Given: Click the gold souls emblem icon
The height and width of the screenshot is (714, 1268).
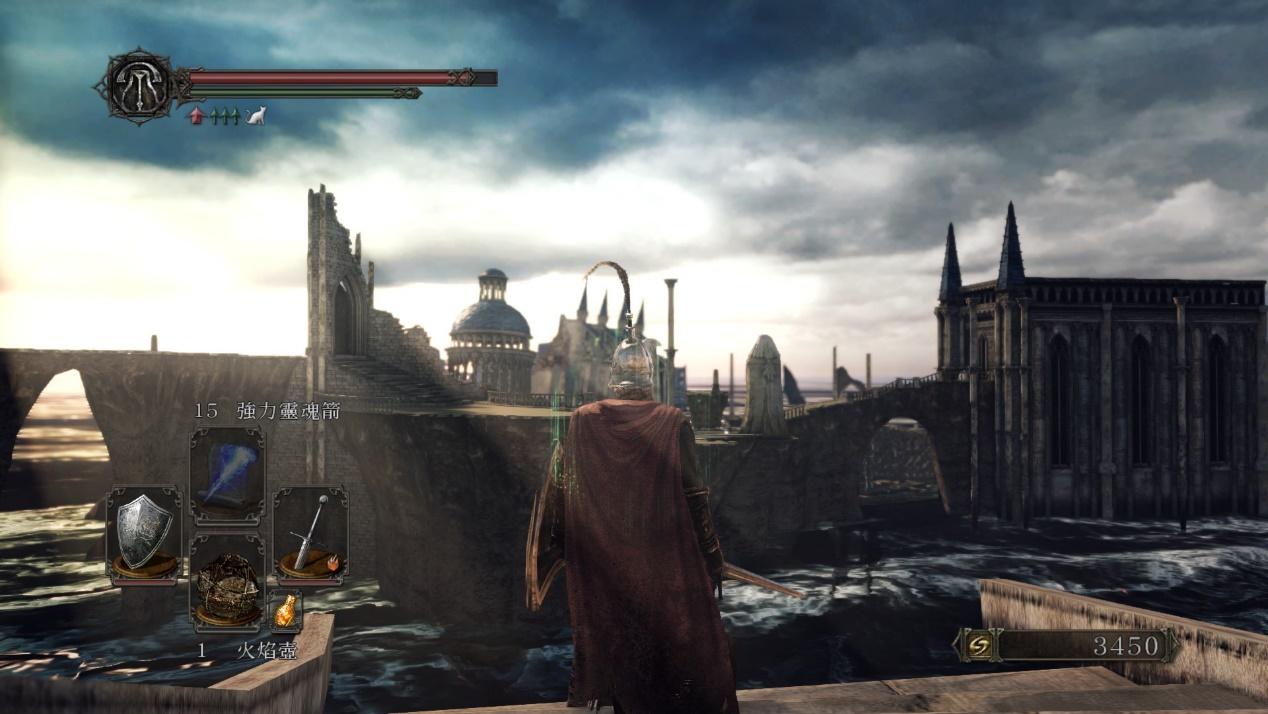Looking at the screenshot, I should coord(981,646).
